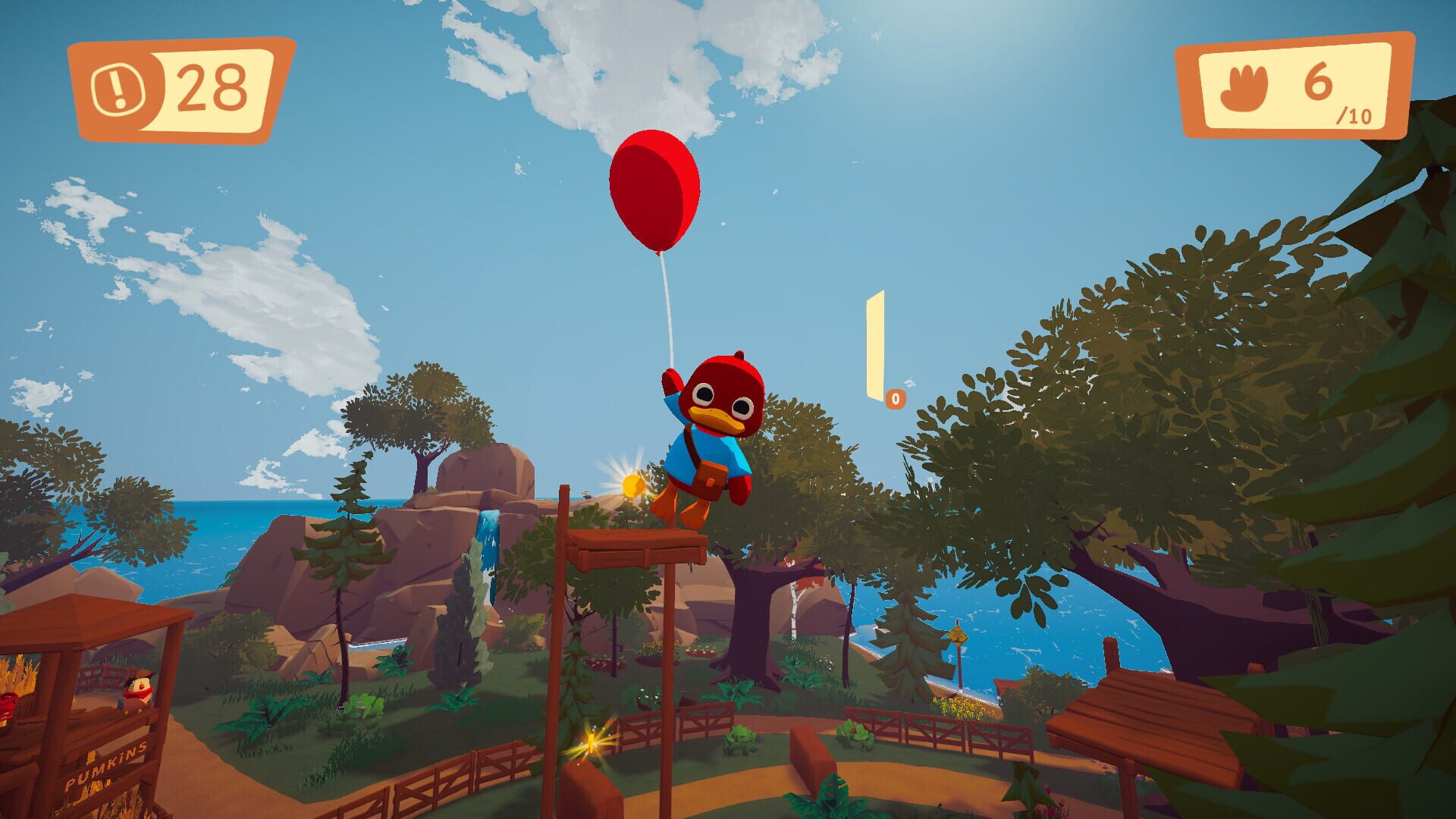The width and height of the screenshot is (1456, 819).
Task: Click the red bridge behind the stall
Action: point(102,677)
